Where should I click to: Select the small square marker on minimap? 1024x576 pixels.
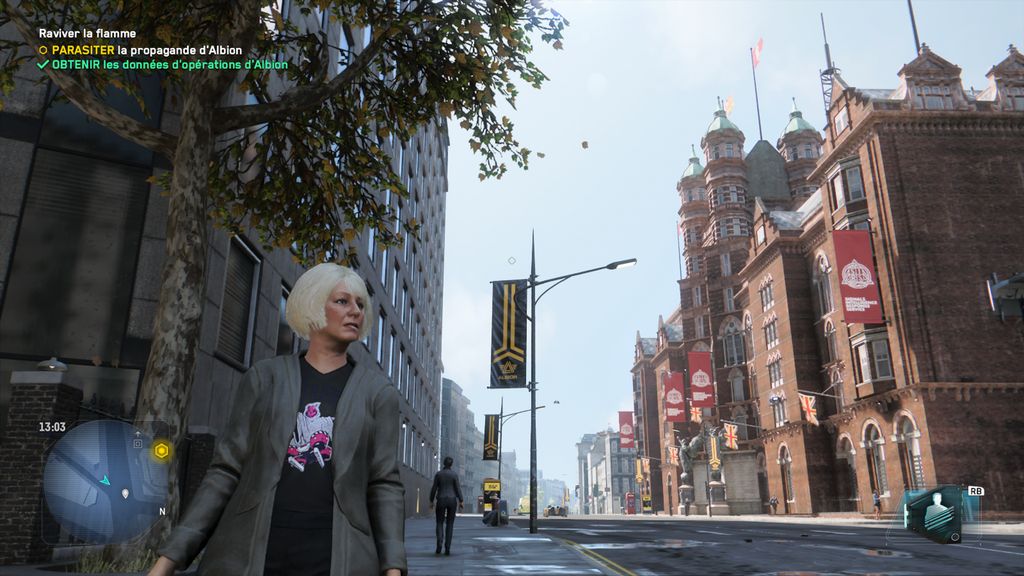pyautogui.click(x=137, y=441)
